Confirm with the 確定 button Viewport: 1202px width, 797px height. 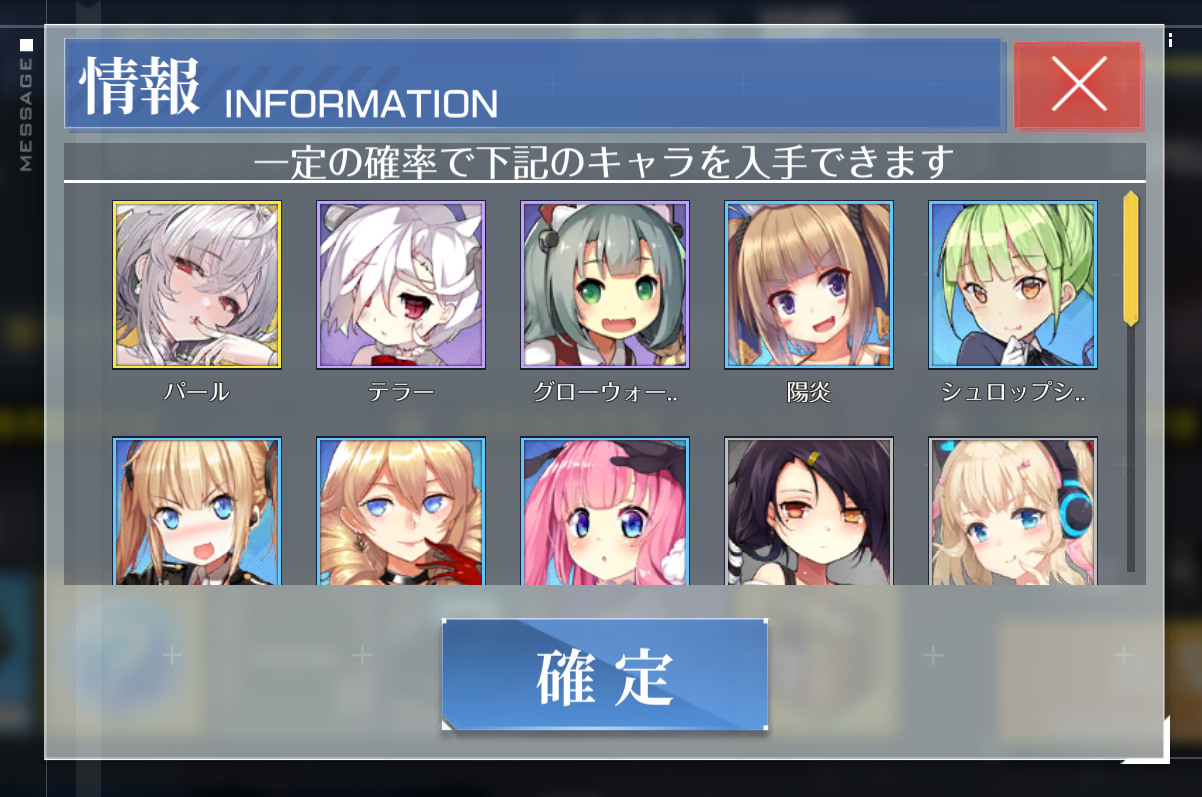604,675
